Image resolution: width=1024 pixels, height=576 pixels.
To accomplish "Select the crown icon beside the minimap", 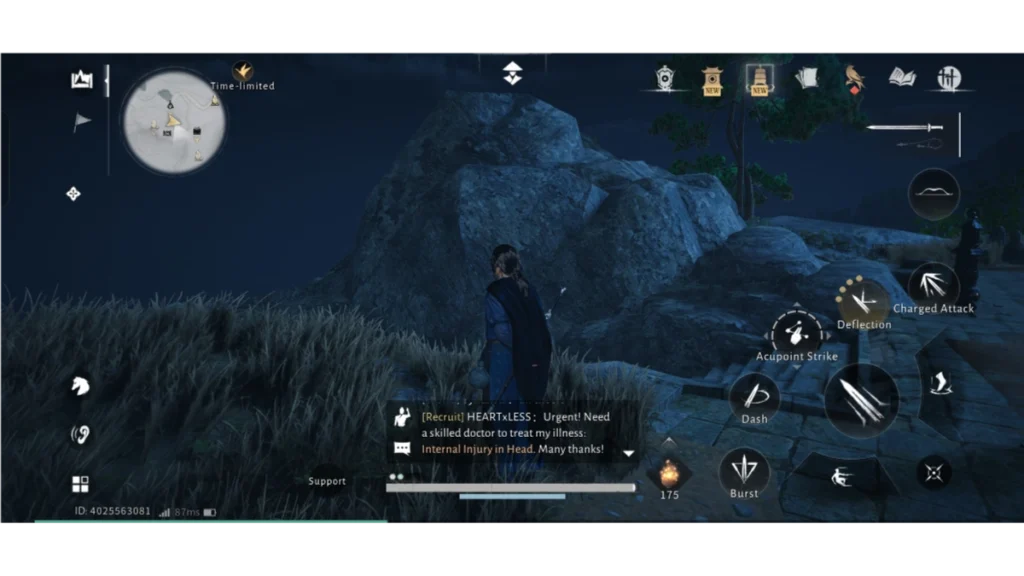I will (82, 80).
